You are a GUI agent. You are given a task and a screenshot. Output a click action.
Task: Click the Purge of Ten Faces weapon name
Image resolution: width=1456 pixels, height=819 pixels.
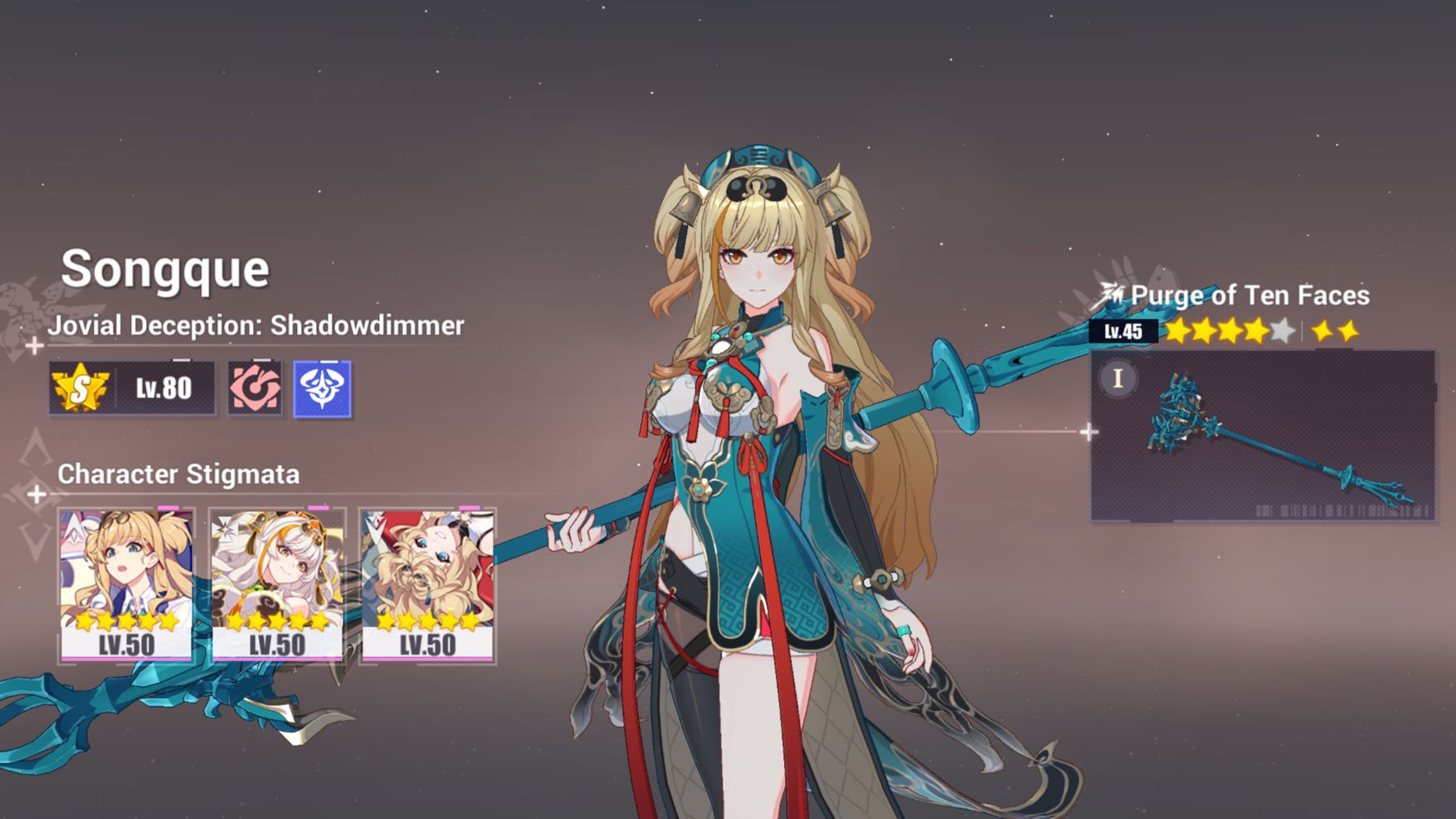(1251, 295)
